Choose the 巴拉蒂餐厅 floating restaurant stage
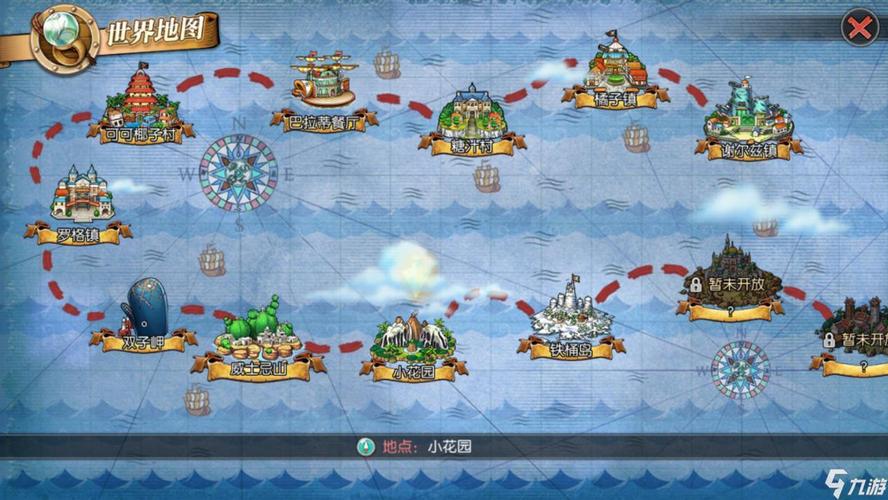Image resolution: width=888 pixels, height=500 pixels. click(323, 87)
